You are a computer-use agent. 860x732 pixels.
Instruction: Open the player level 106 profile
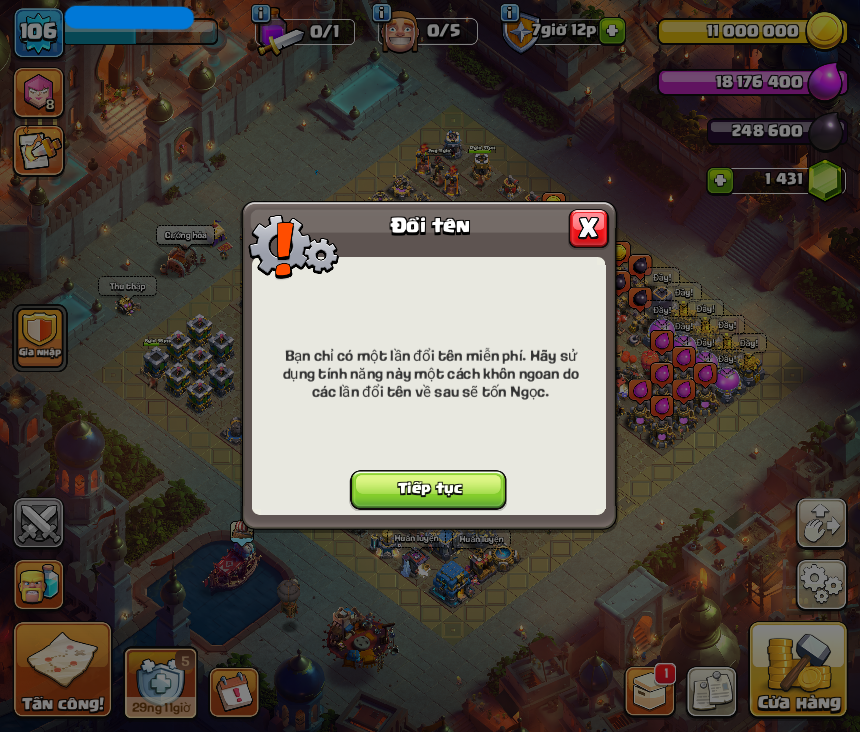[x=38, y=32]
